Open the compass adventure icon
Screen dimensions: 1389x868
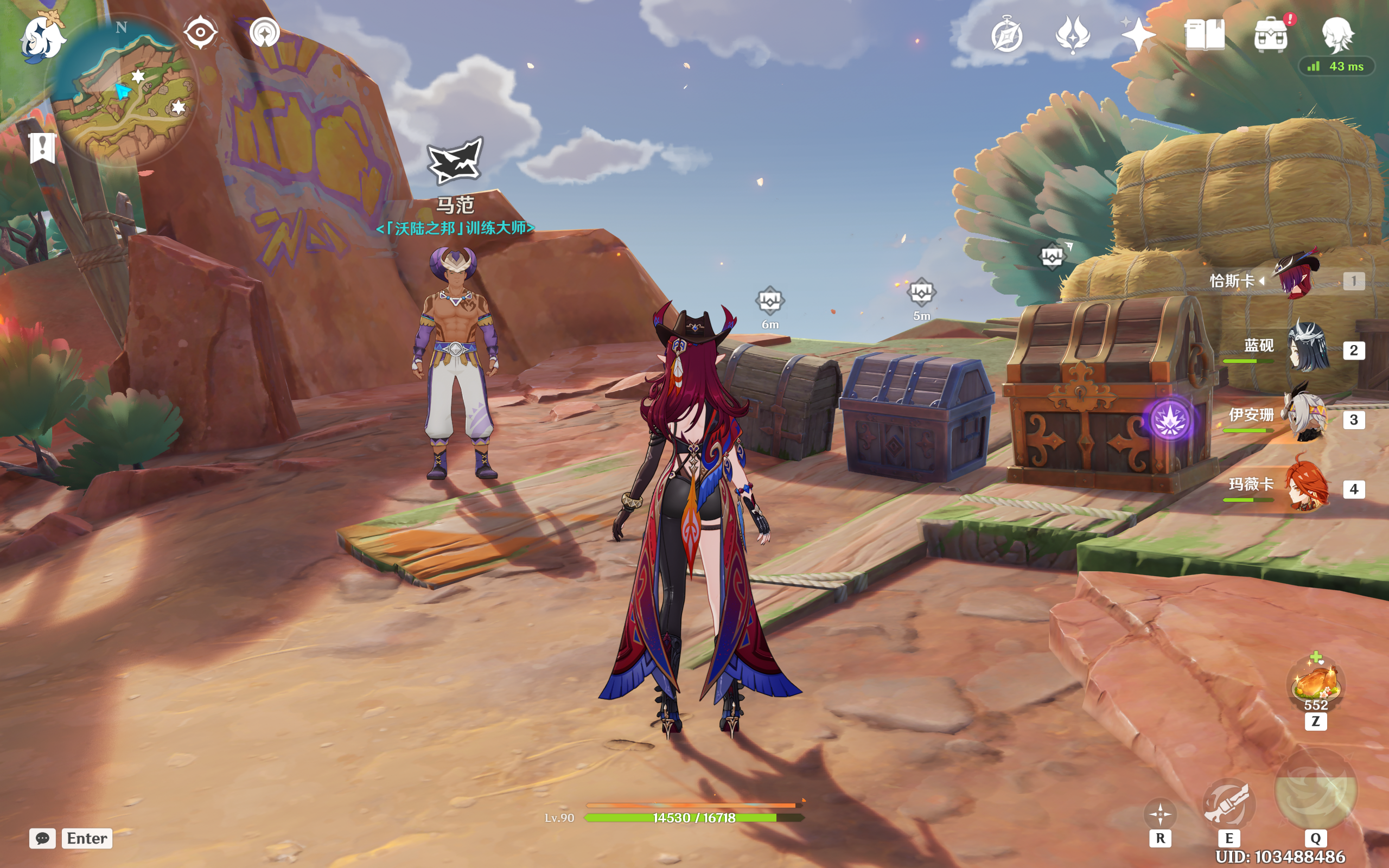1006,36
